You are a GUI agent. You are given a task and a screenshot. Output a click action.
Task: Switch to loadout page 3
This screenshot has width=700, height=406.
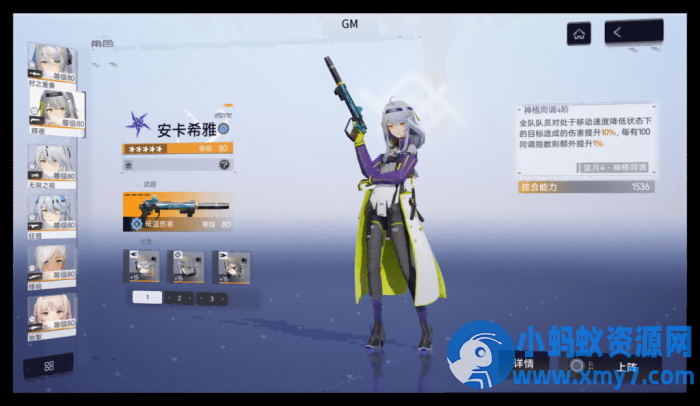(212, 298)
